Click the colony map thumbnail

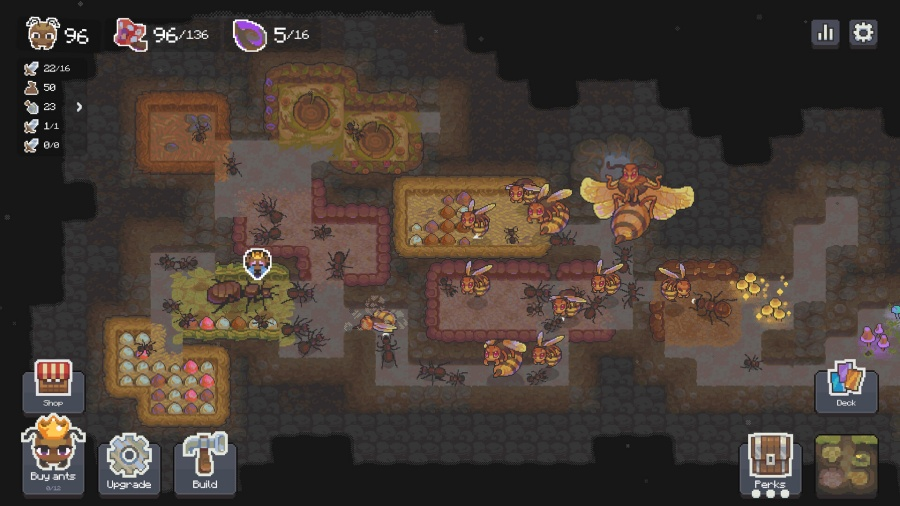point(846,464)
